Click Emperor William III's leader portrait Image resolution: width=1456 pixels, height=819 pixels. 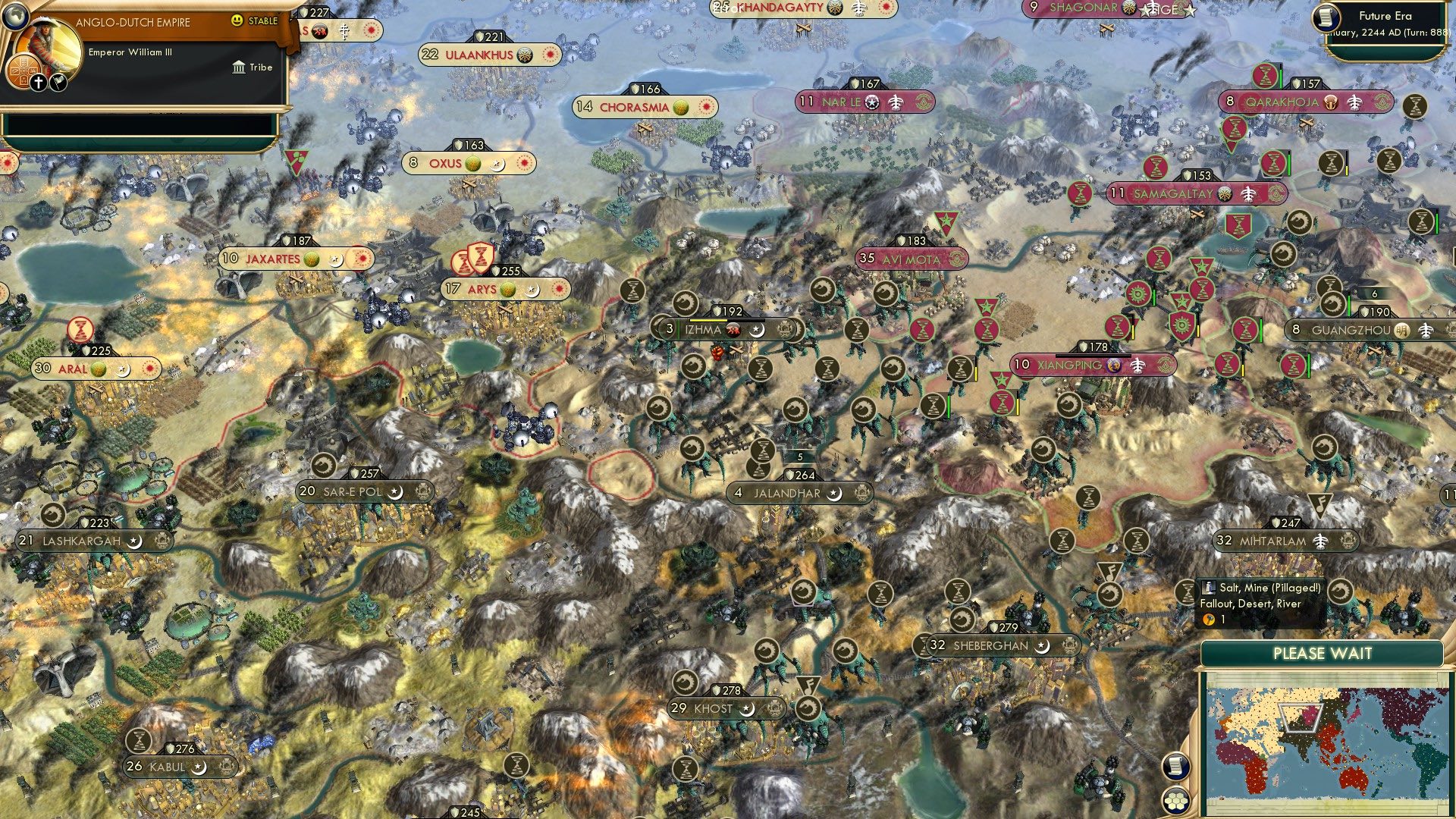(47, 42)
